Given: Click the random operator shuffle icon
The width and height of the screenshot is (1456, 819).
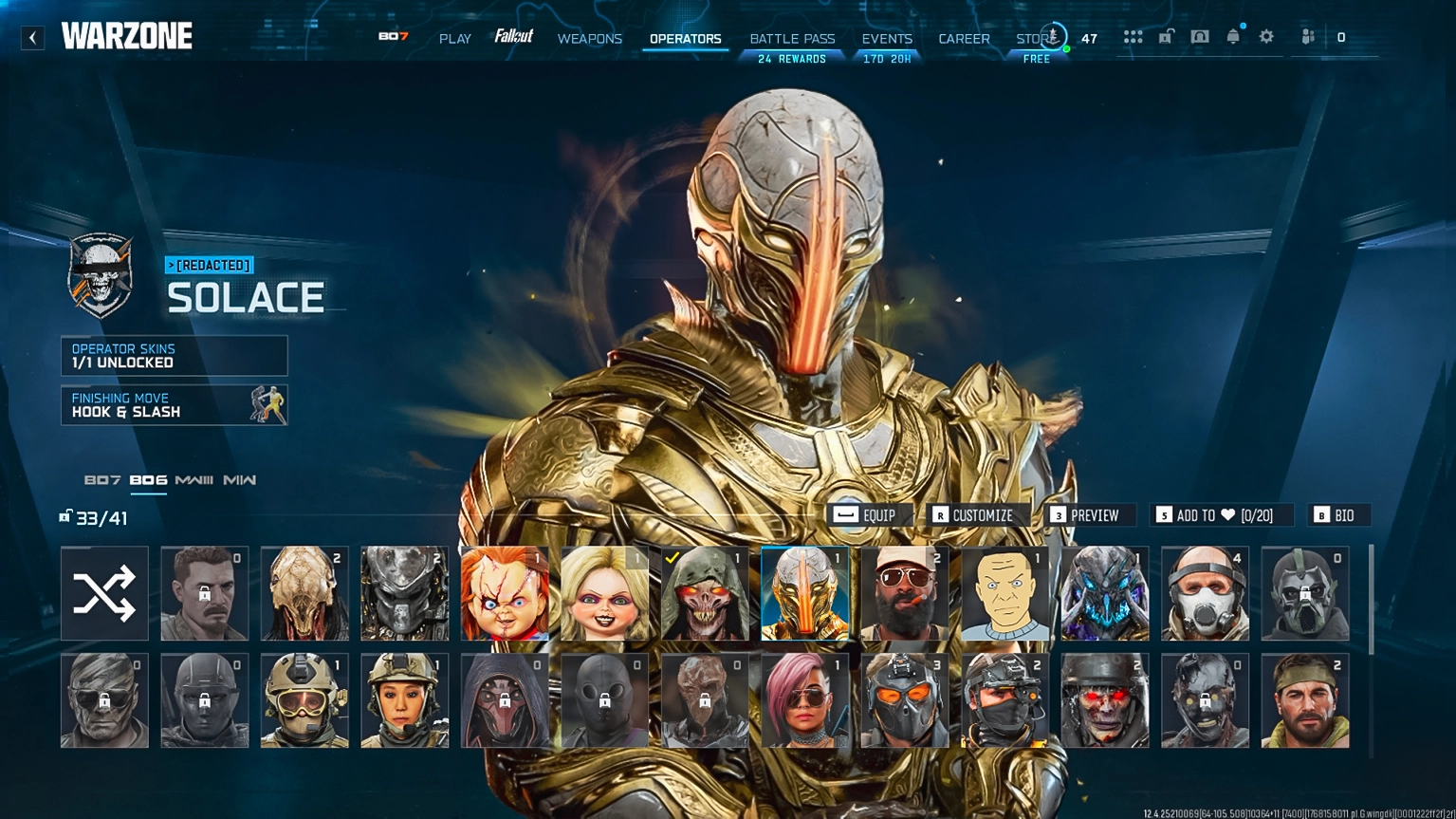Looking at the screenshot, I should click(x=104, y=592).
